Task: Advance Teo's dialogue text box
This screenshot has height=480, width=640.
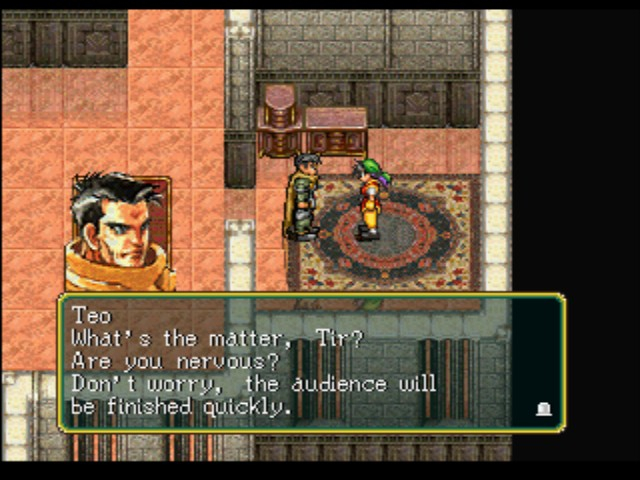Action: tap(310, 362)
